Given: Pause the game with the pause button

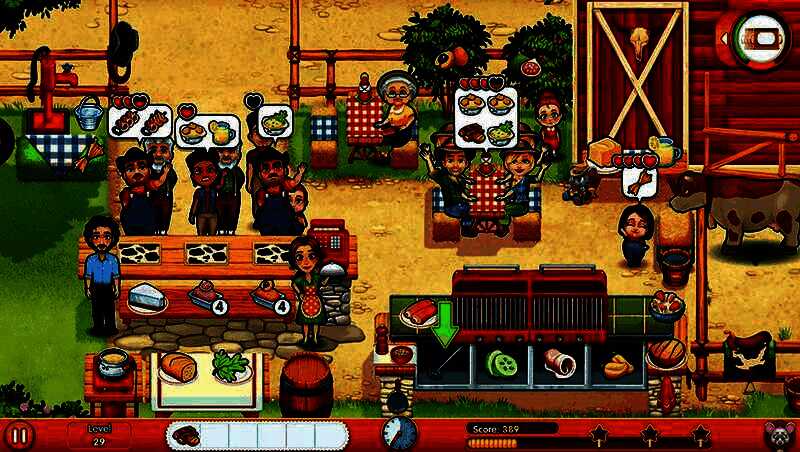Looking at the screenshot, I should pyautogui.click(x=20, y=435).
